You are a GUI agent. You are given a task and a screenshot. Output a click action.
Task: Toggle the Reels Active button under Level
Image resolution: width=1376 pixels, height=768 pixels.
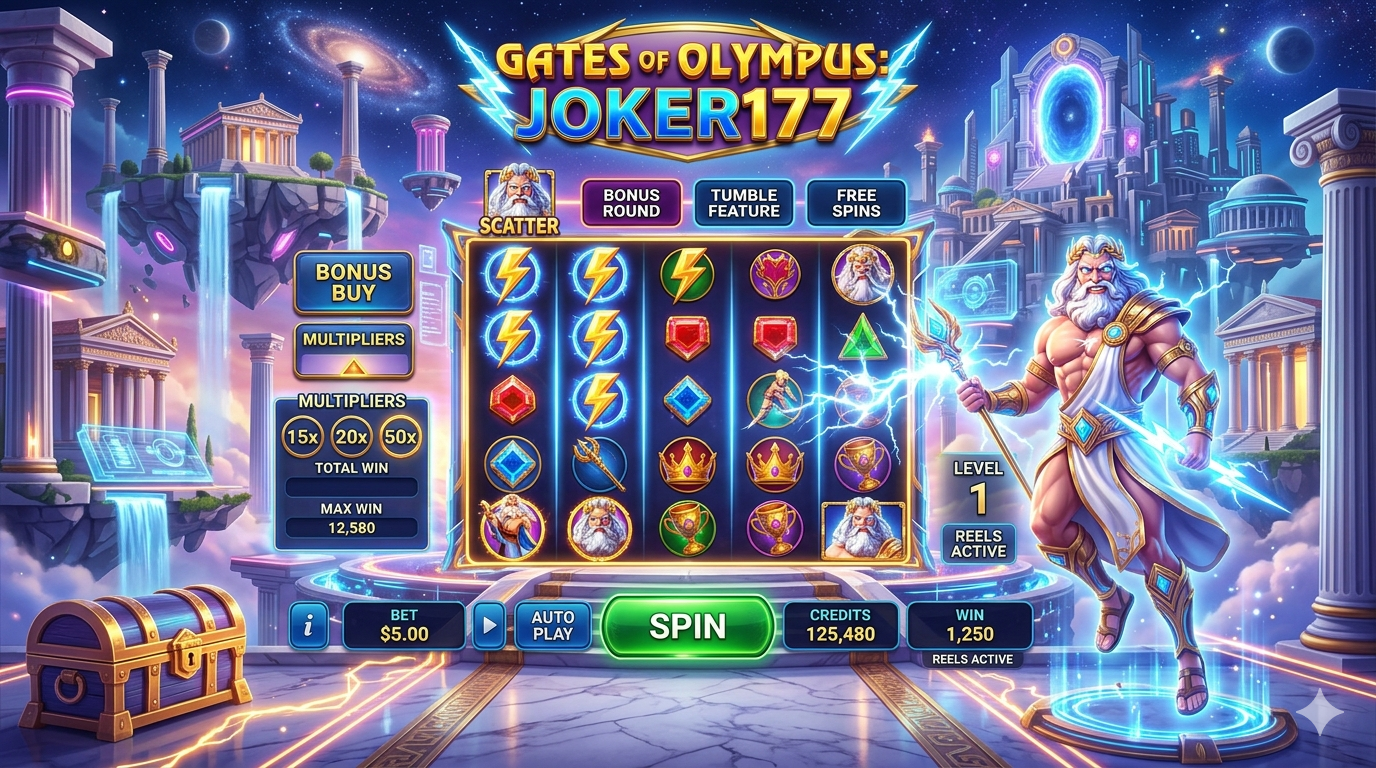coord(978,543)
